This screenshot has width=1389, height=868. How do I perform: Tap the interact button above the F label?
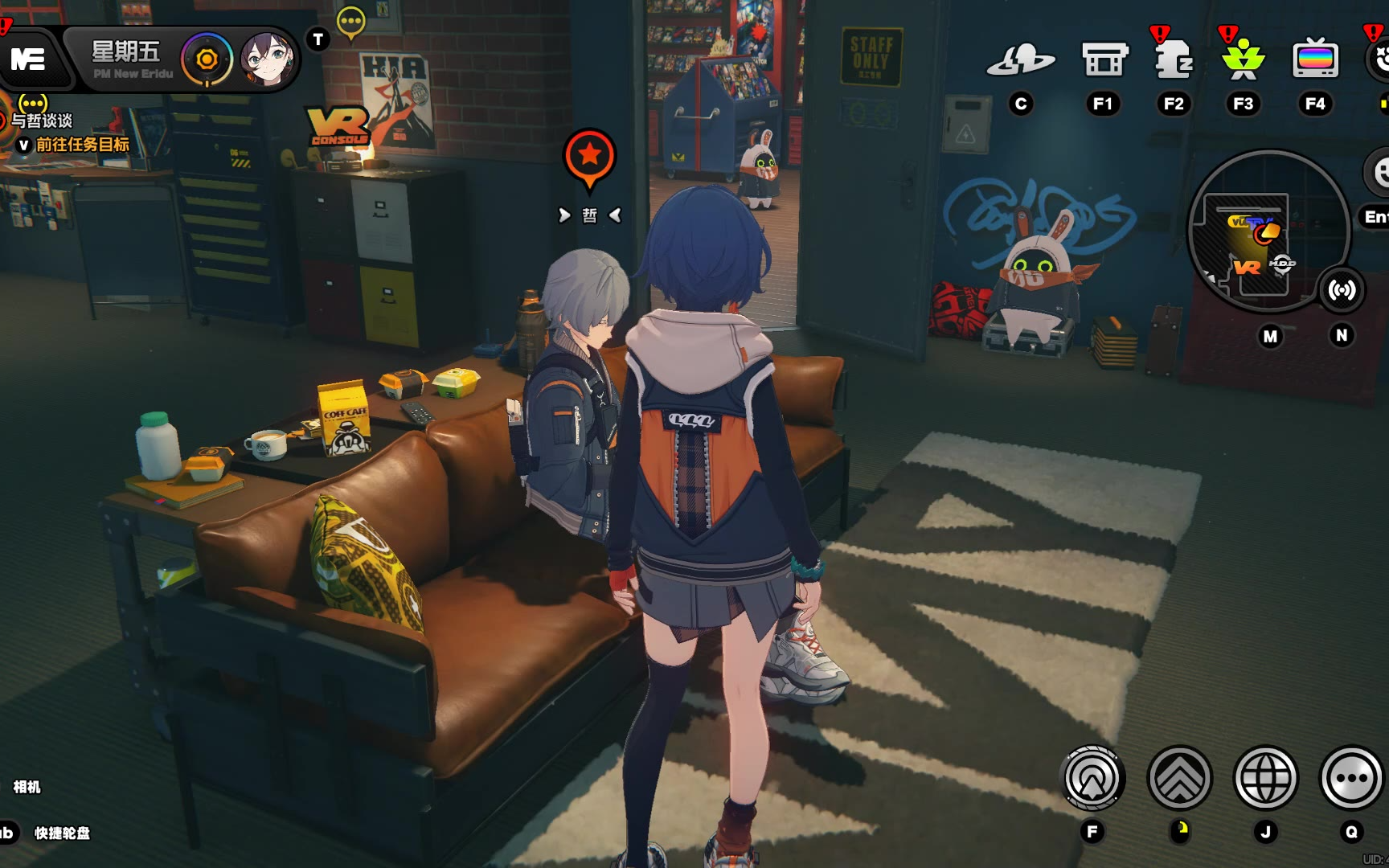(x=1092, y=778)
